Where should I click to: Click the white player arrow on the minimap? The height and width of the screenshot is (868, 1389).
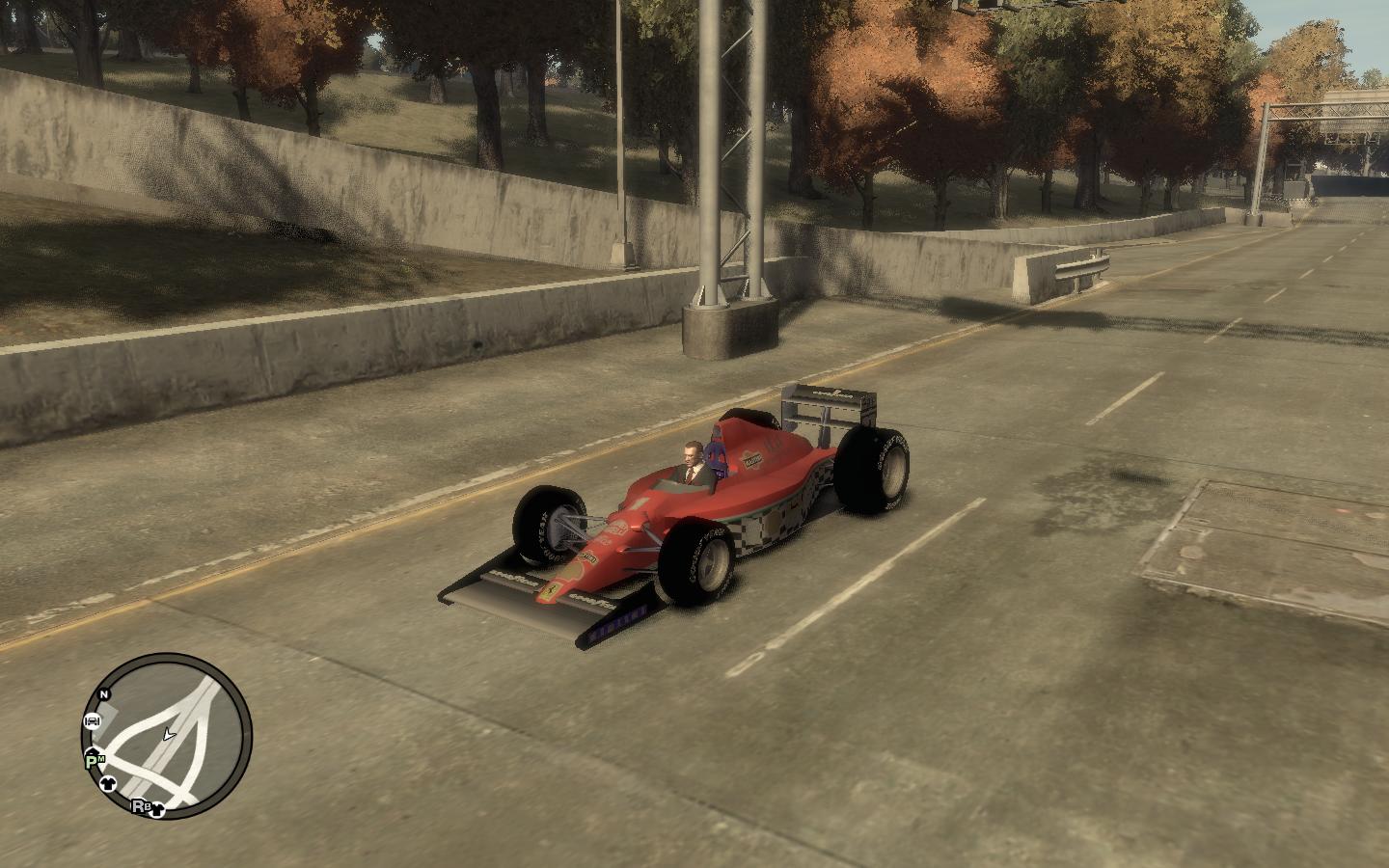169,734
